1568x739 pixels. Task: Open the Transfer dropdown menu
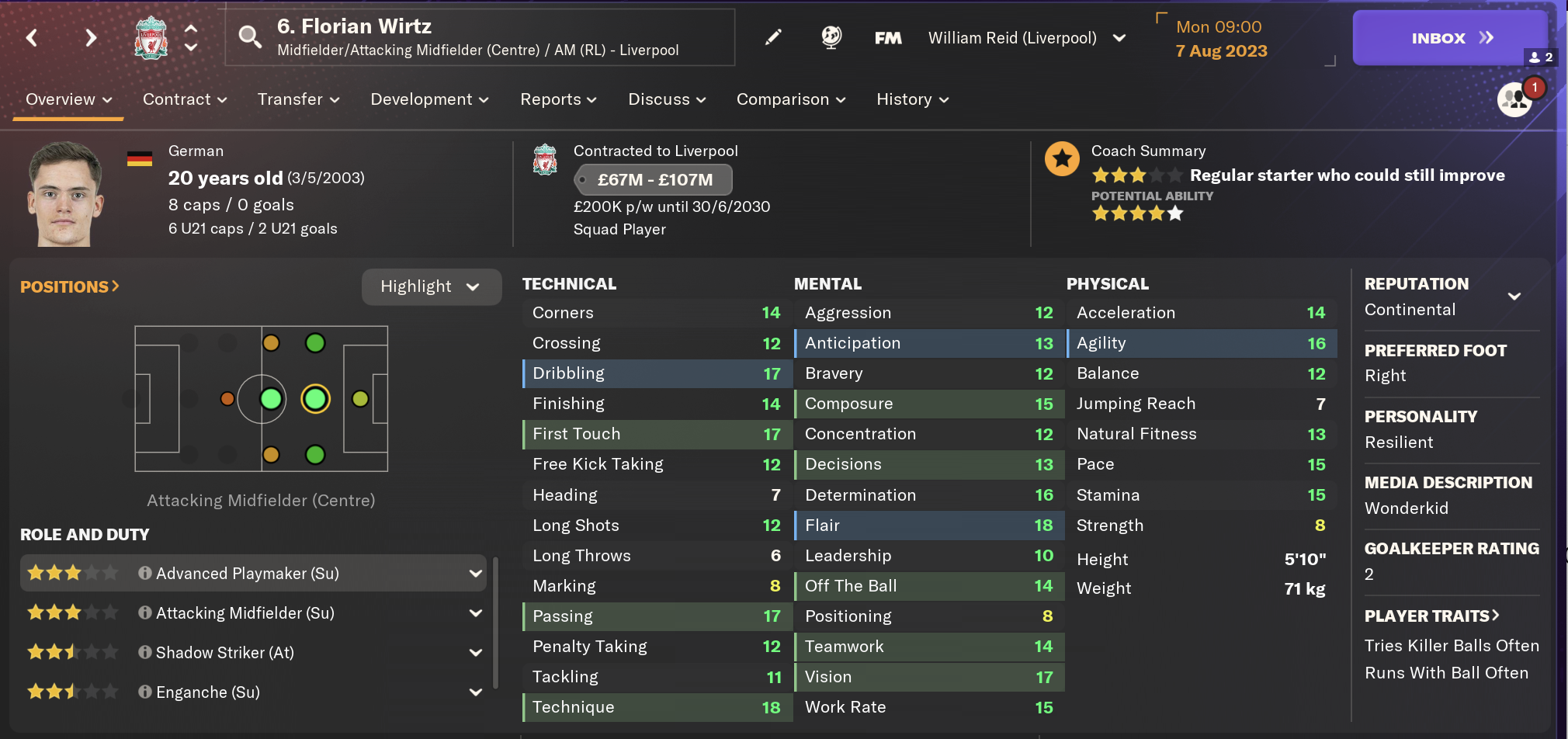tap(298, 99)
